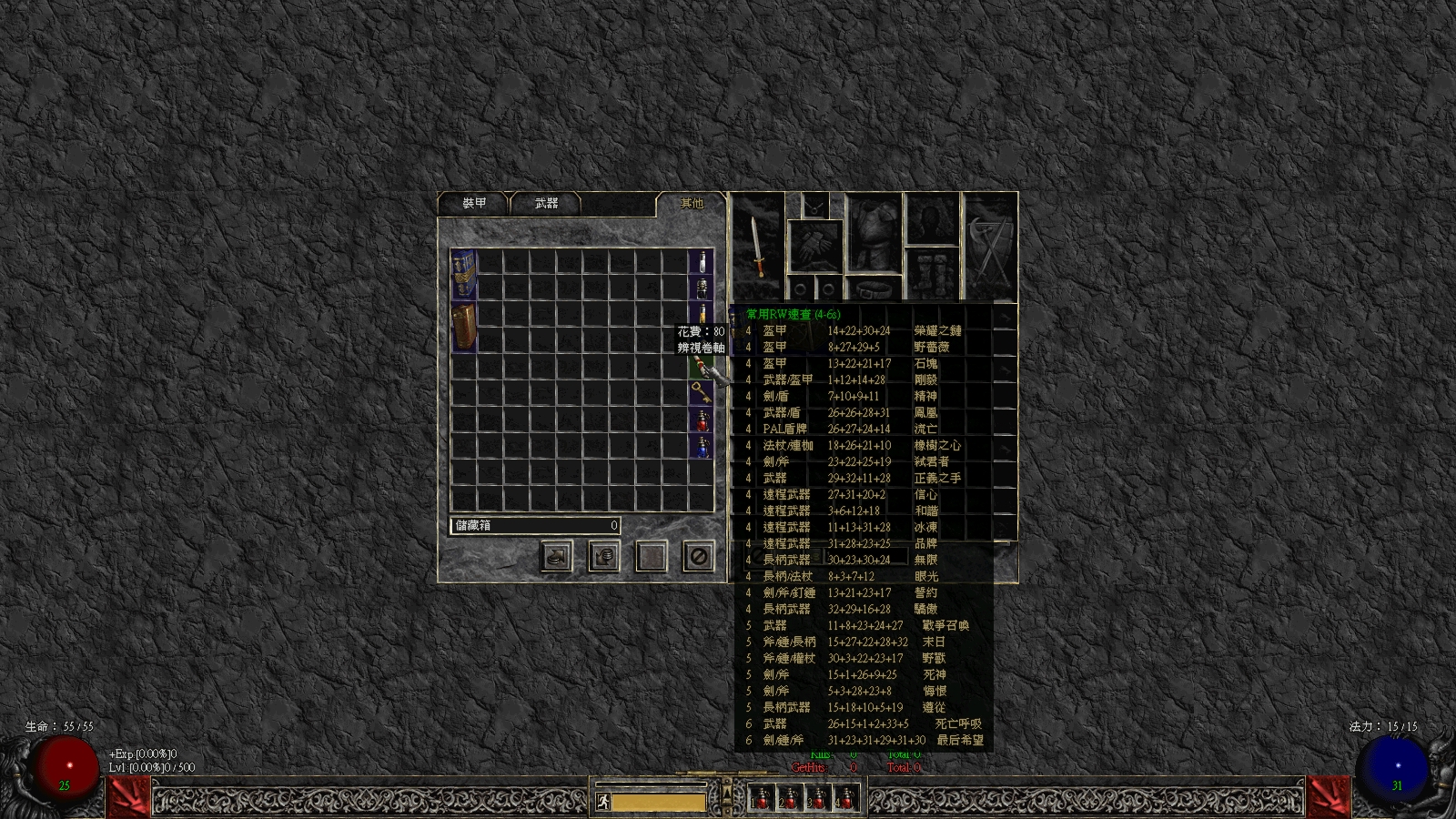Pick the blue tome in shop

pos(464,274)
